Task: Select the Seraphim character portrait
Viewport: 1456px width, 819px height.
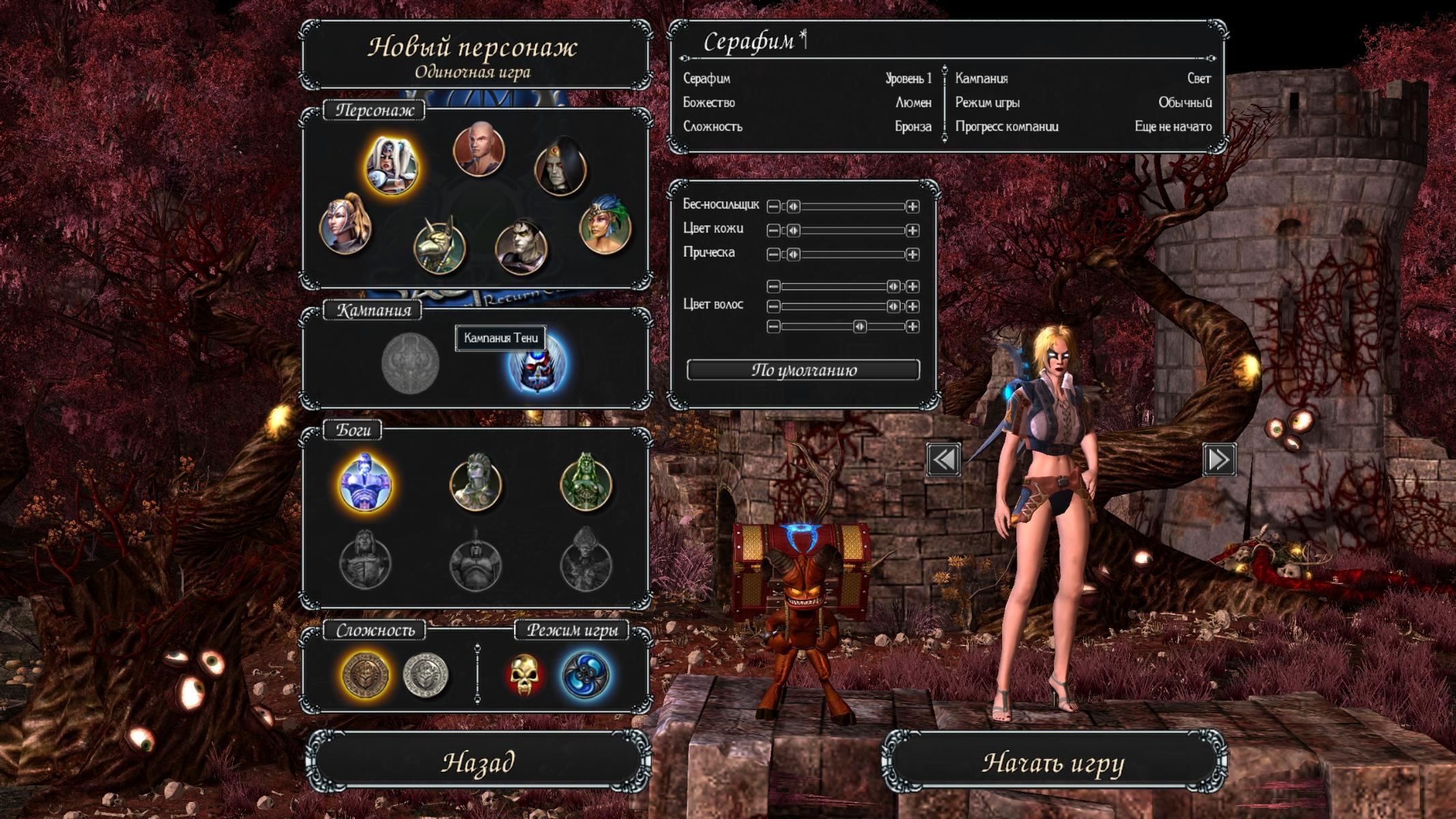Action: click(x=391, y=166)
